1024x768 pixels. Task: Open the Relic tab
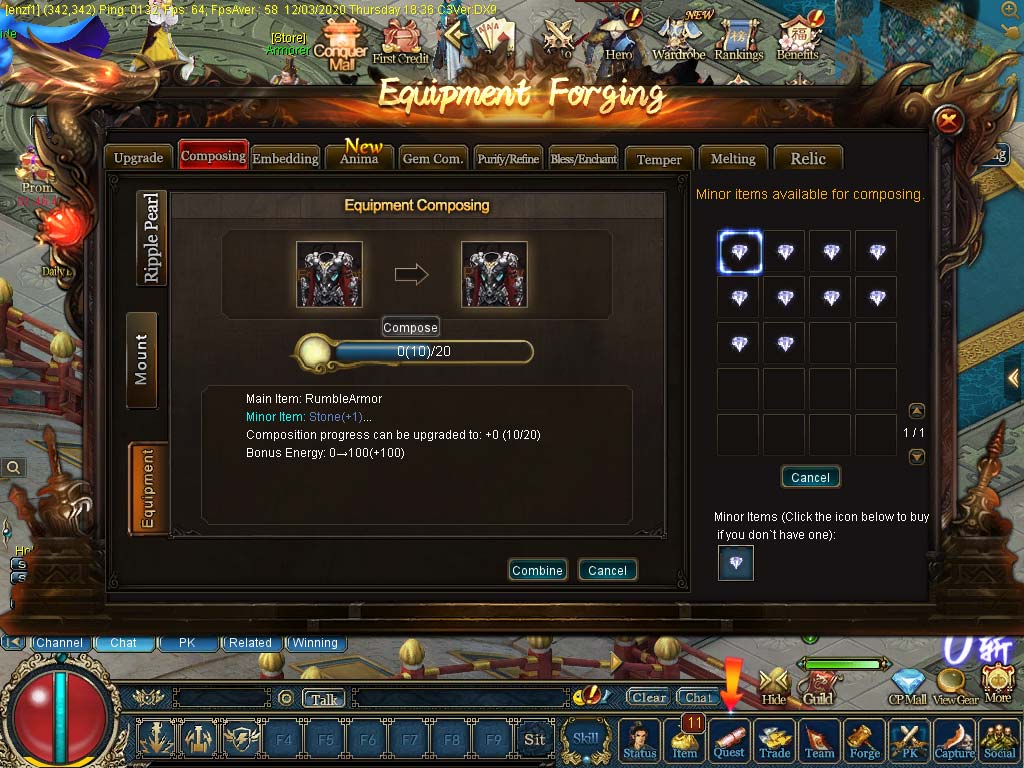click(808, 158)
